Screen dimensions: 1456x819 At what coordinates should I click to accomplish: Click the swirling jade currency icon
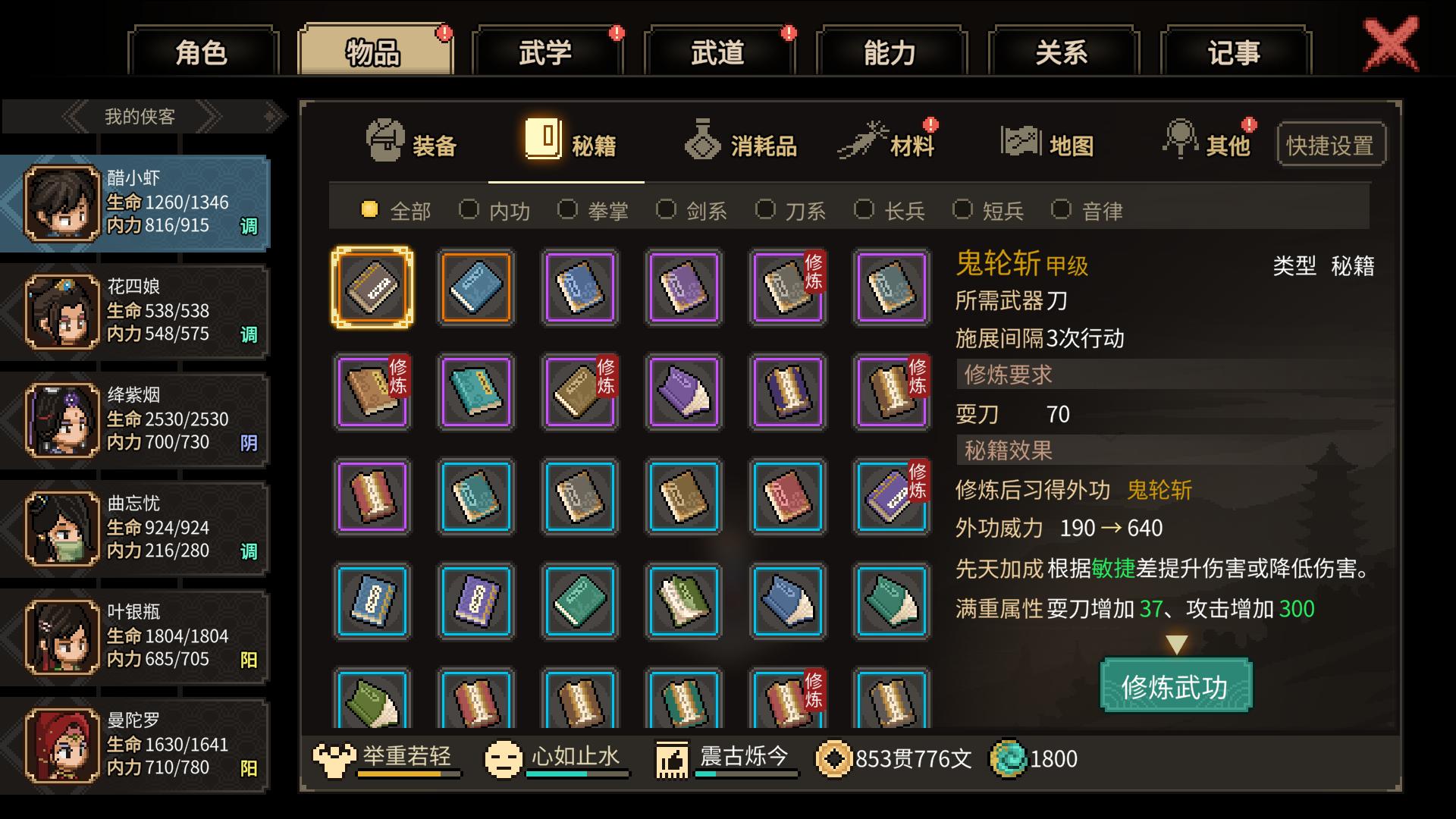pyautogui.click(x=1006, y=758)
